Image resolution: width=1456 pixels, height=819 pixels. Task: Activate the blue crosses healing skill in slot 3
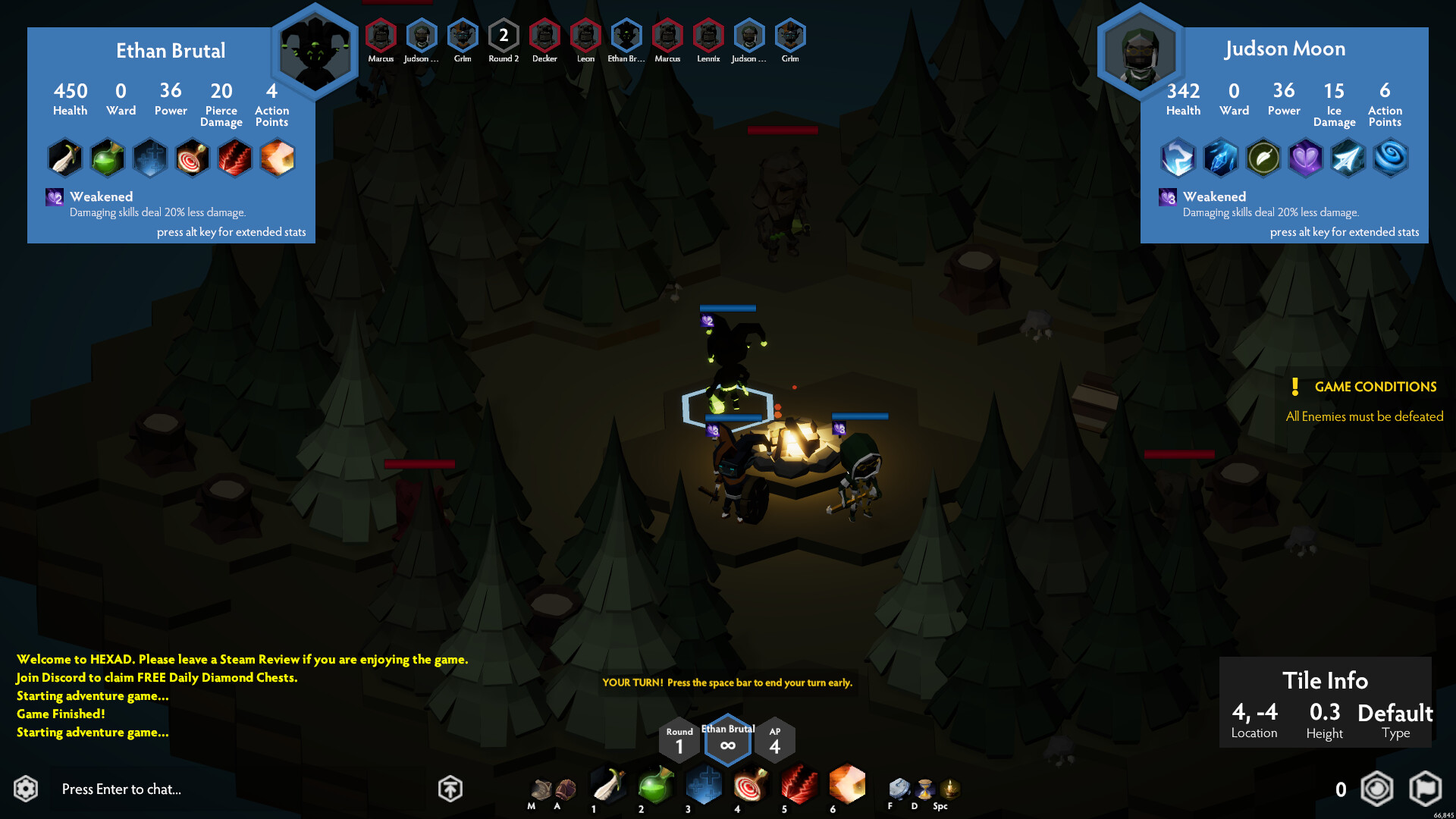[x=704, y=787]
